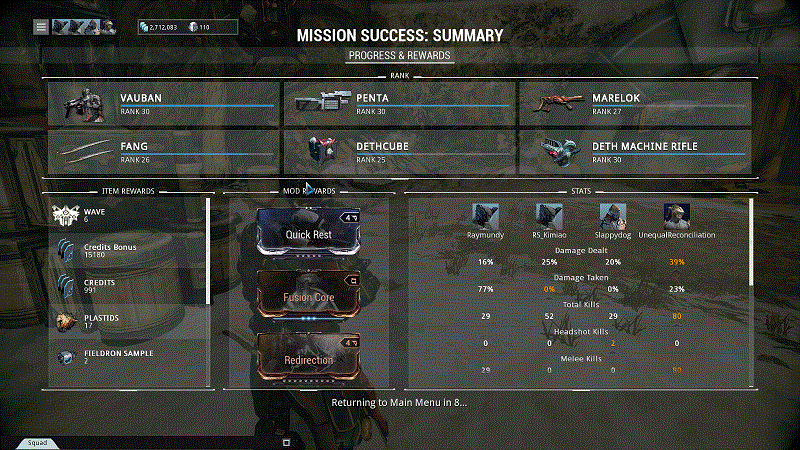Click the Redirection mod card
Viewport: 800px width, 450px height.
[309, 359]
